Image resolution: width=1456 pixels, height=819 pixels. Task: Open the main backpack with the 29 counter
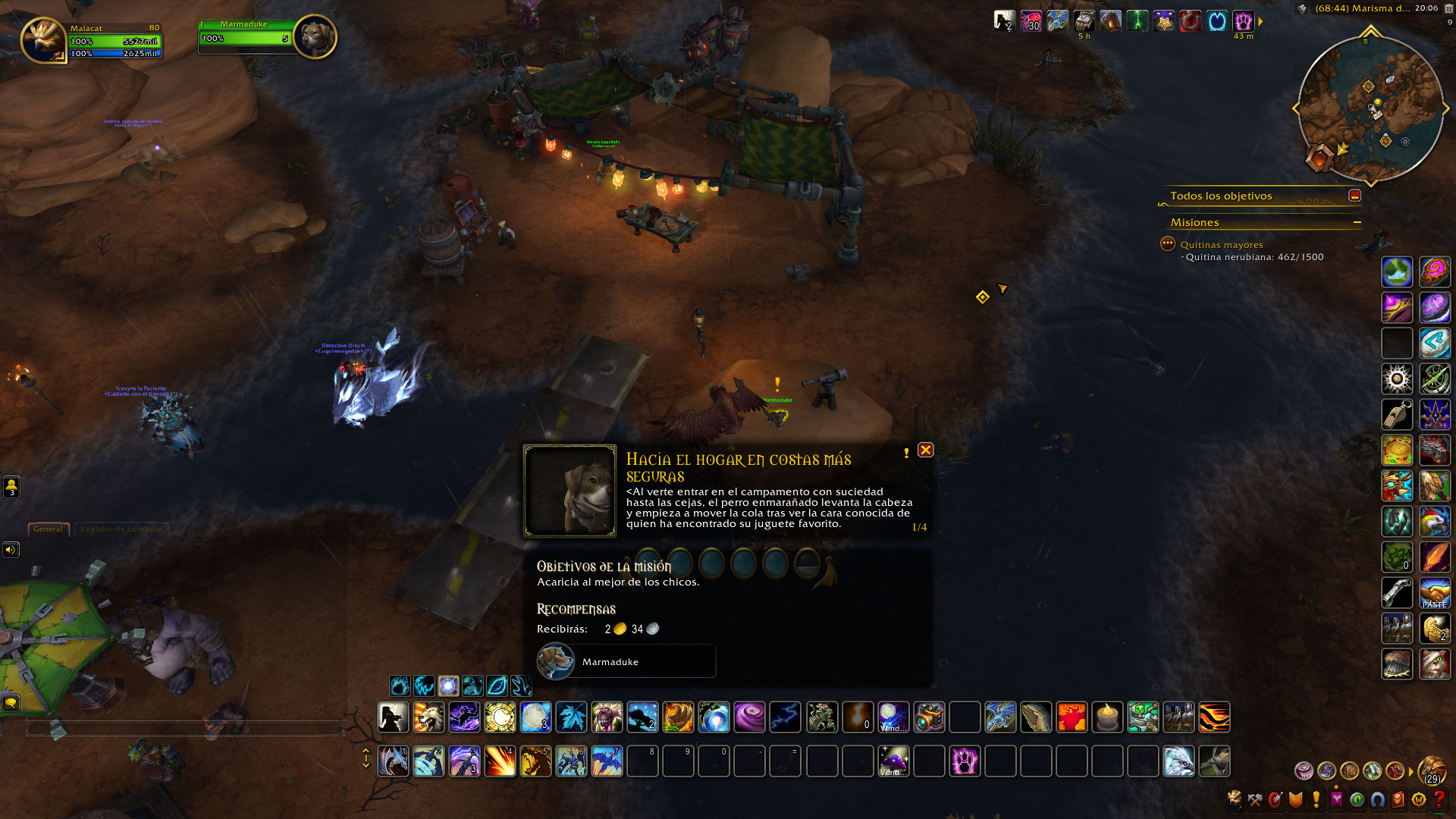coord(1432,770)
